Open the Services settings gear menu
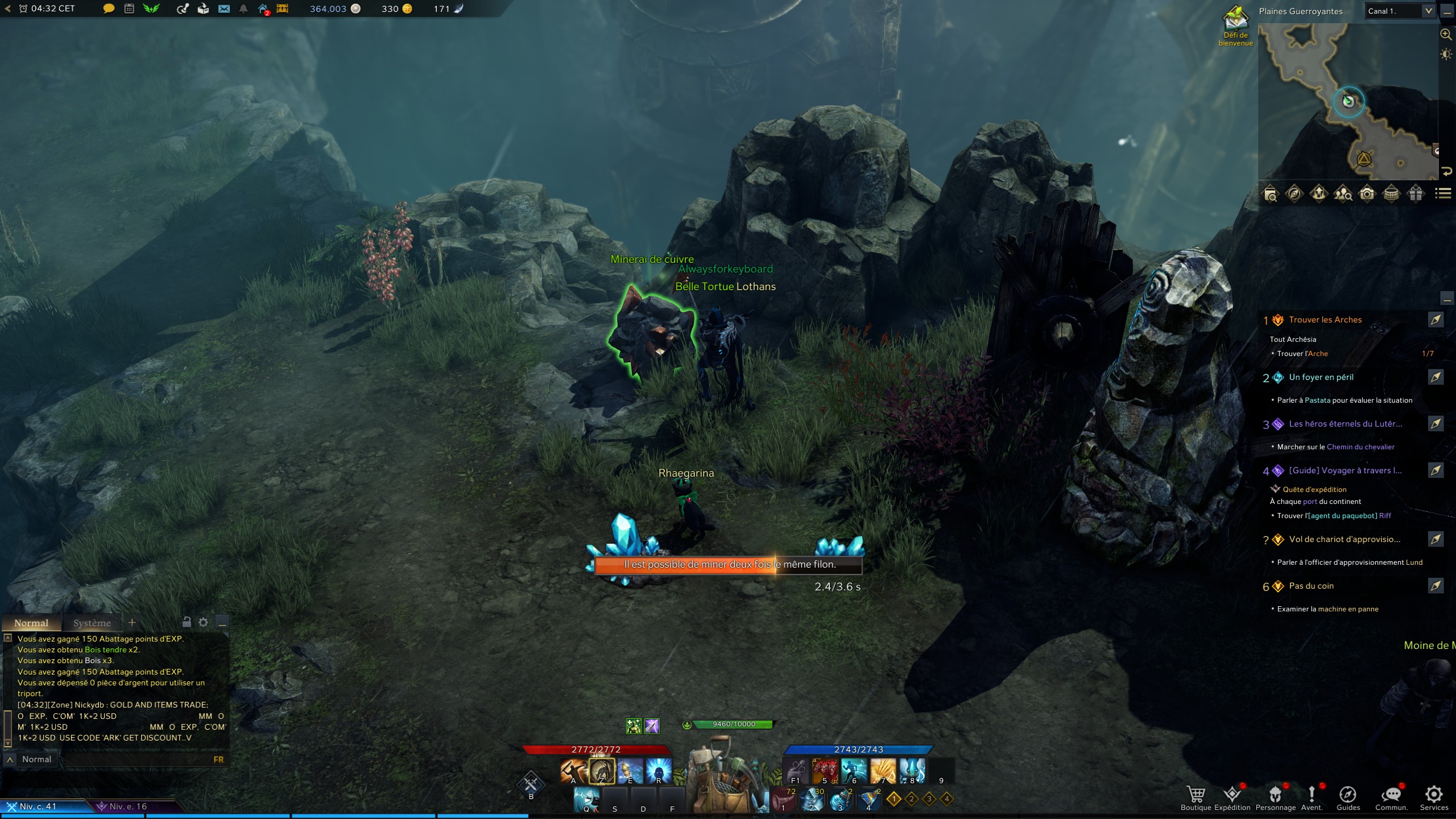Viewport: 1456px width, 819px height. point(1434,796)
